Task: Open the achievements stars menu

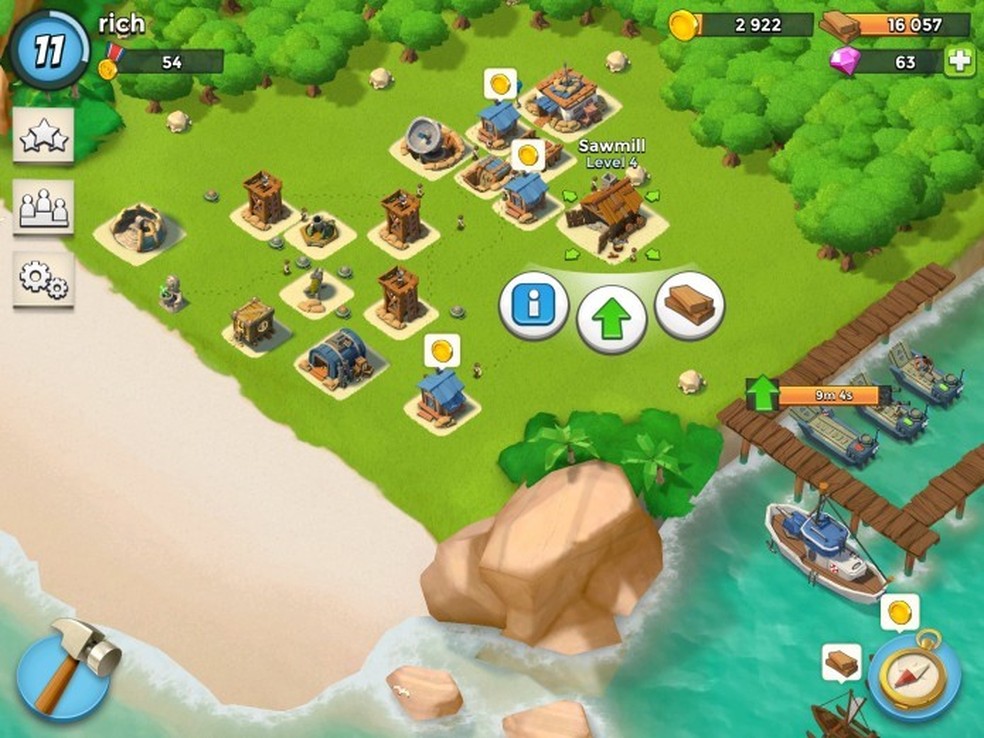Action: [43, 137]
